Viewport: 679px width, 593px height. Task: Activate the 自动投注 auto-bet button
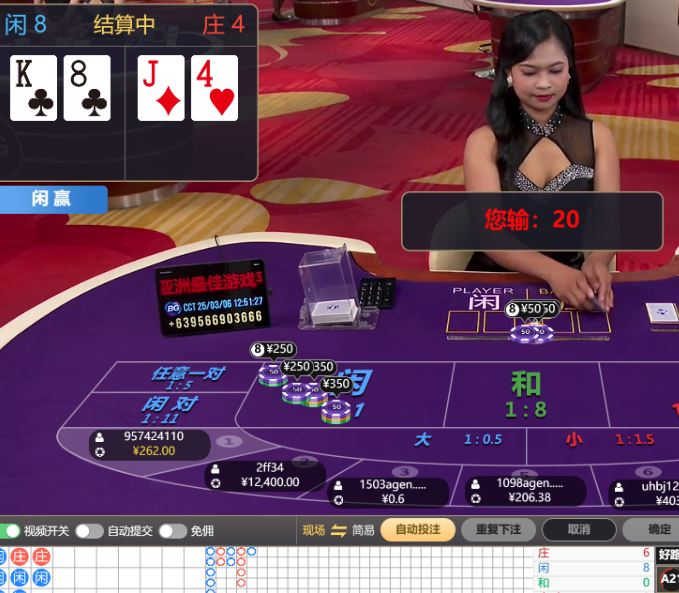point(418,530)
